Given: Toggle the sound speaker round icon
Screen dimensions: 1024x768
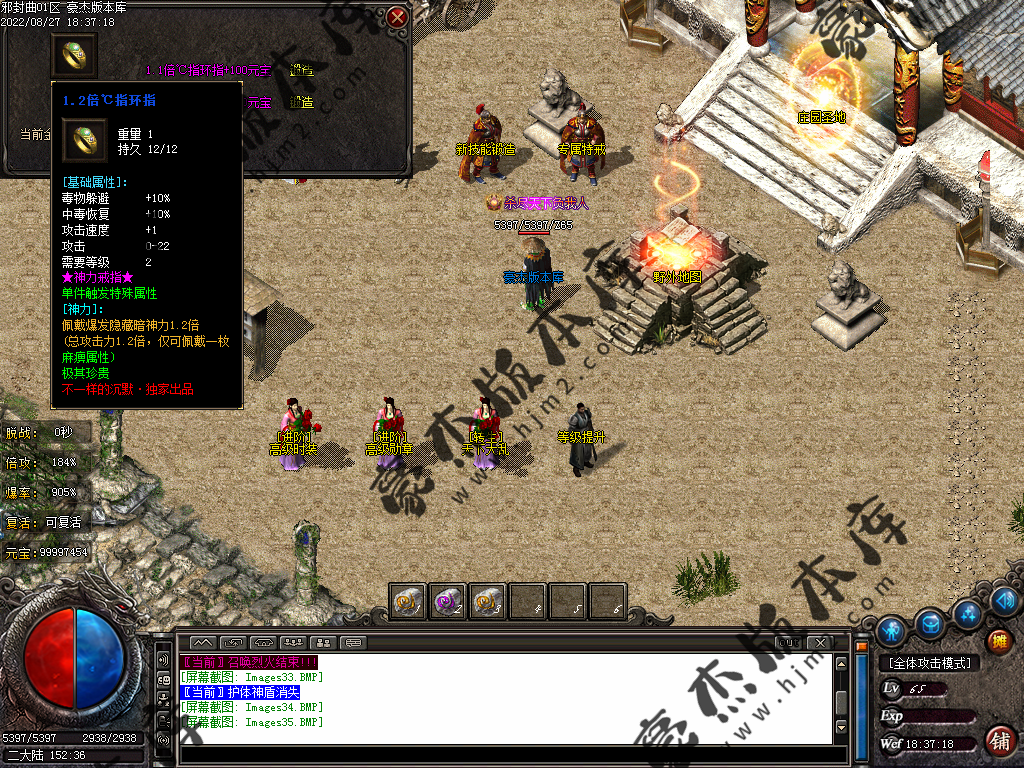Looking at the screenshot, I should click(x=1005, y=600).
